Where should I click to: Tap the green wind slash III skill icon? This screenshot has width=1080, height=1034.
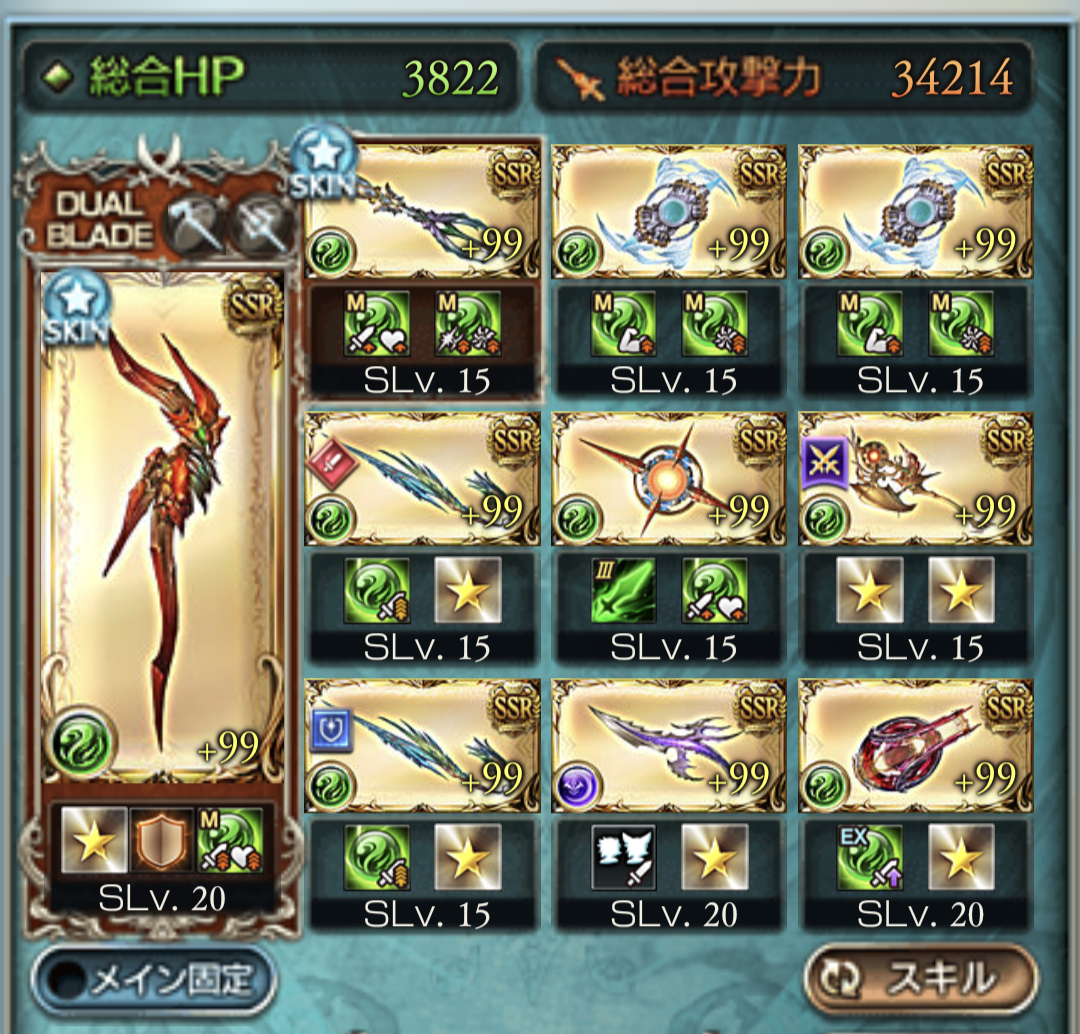tap(623, 591)
